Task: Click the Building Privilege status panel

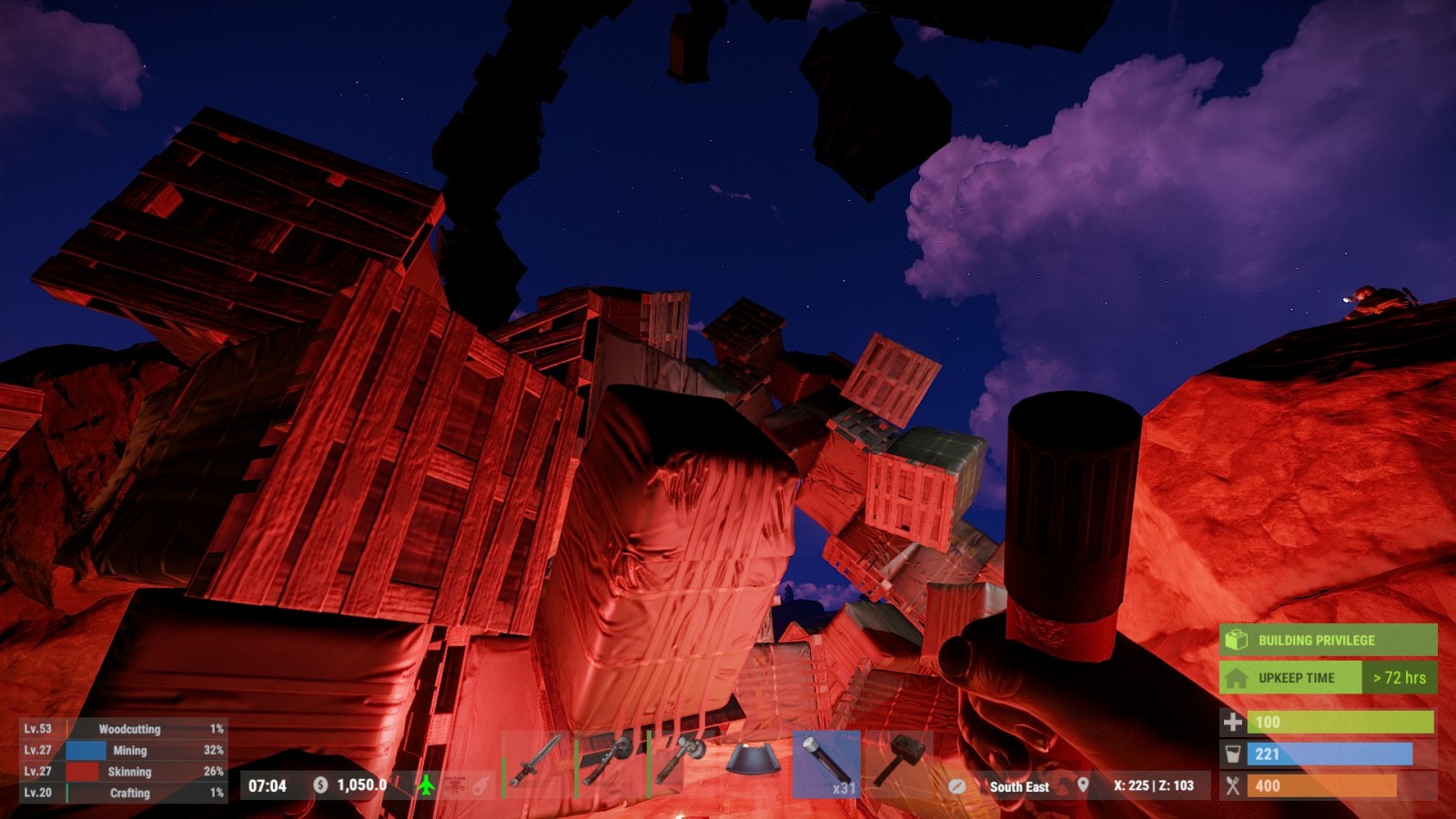Action: pyautogui.click(x=1328, y=640)
